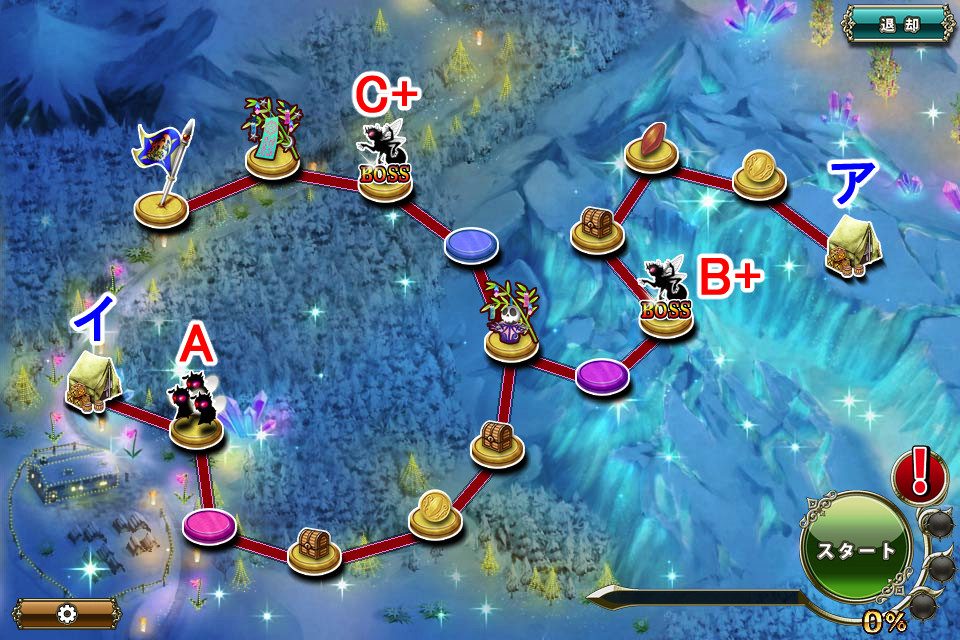Select the tent camp marked ア

(853, 246)
